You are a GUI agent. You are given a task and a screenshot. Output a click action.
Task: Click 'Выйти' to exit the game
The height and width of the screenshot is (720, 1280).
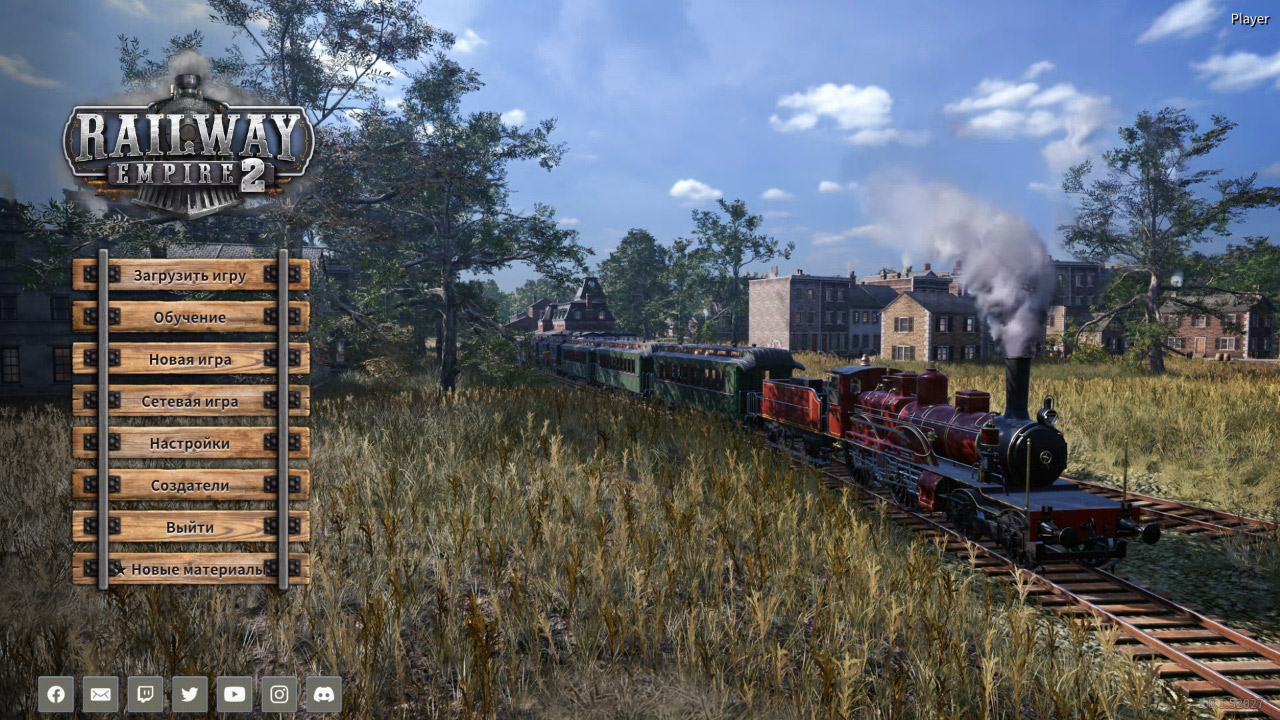click(x=192, y=526)
